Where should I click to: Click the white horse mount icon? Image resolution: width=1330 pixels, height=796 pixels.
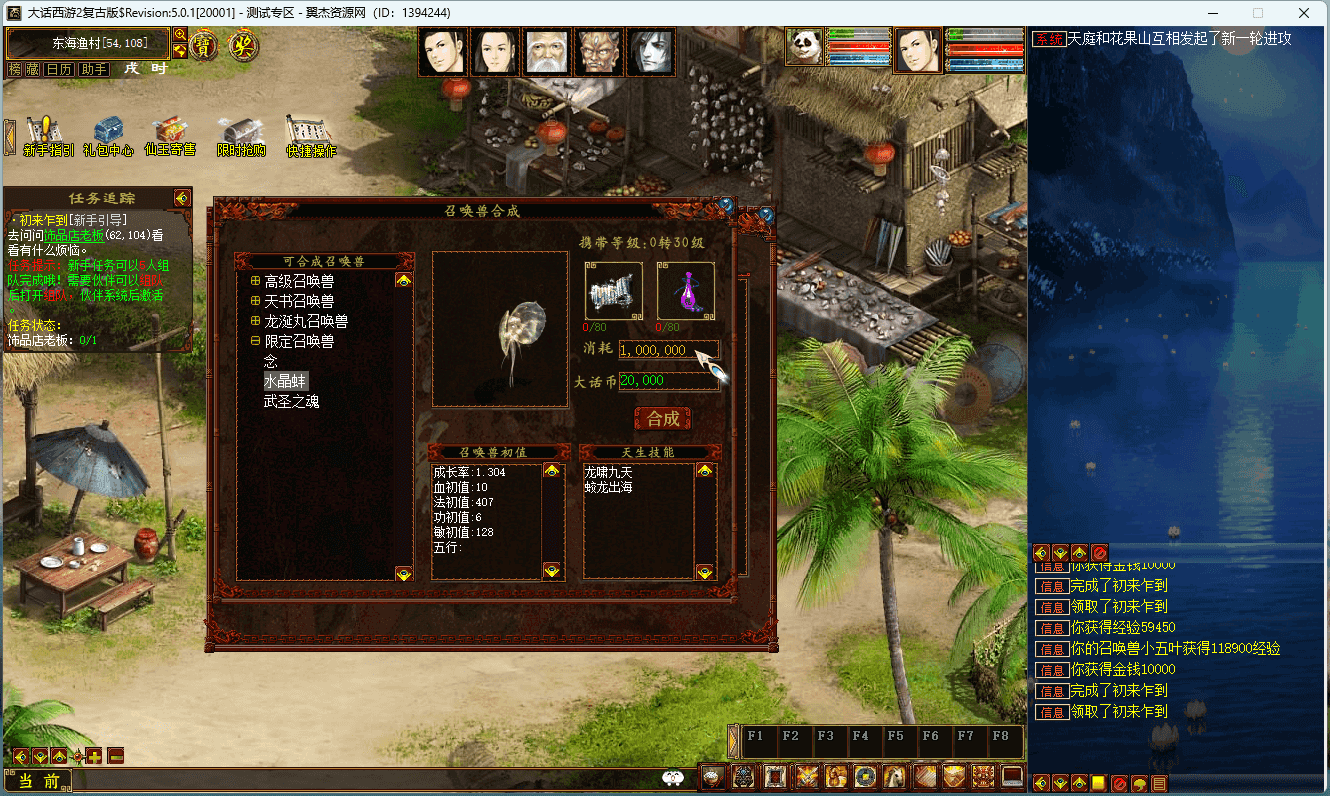(893, 776)
